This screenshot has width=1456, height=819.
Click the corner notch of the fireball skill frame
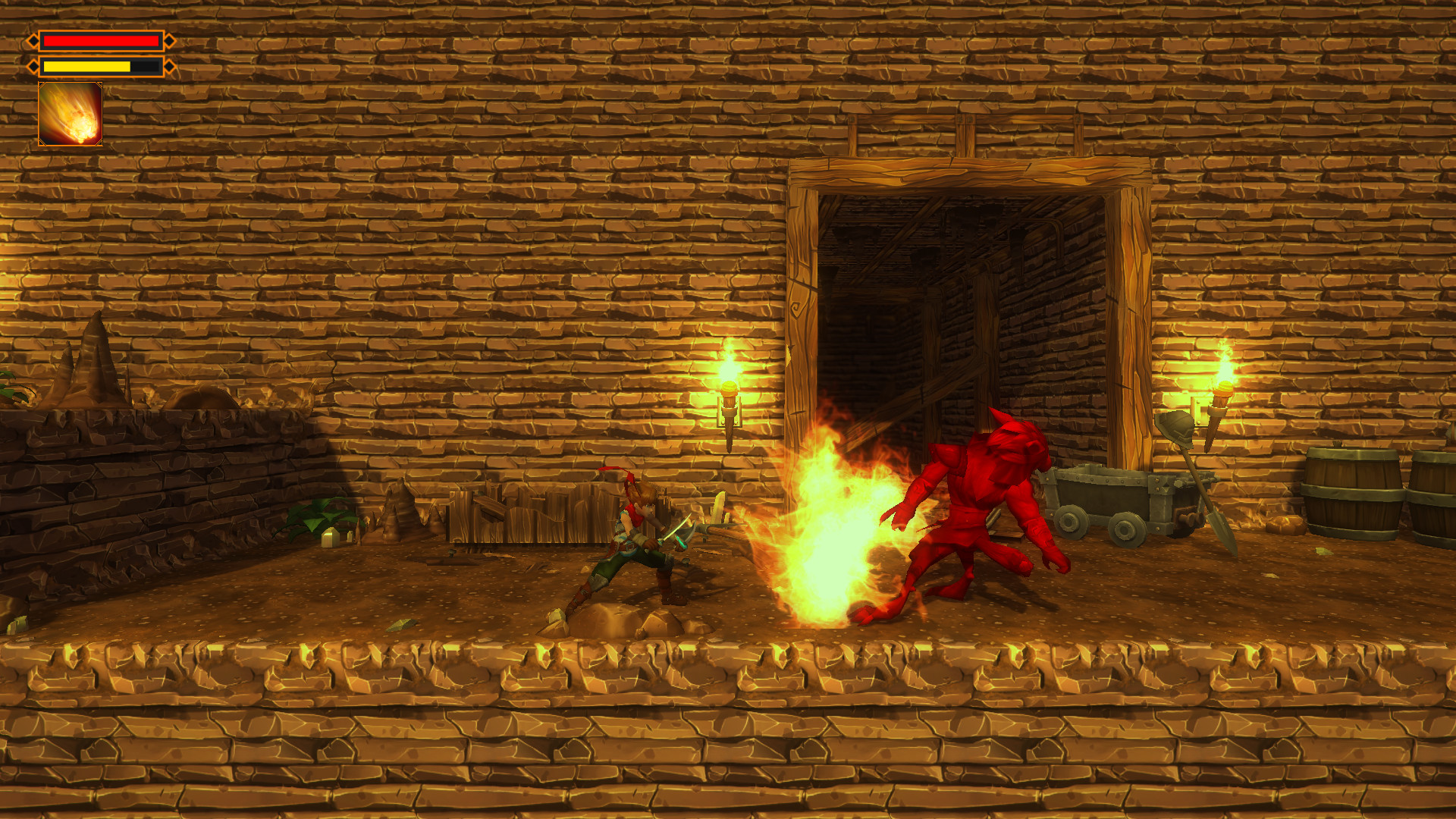tap(42, 85)
